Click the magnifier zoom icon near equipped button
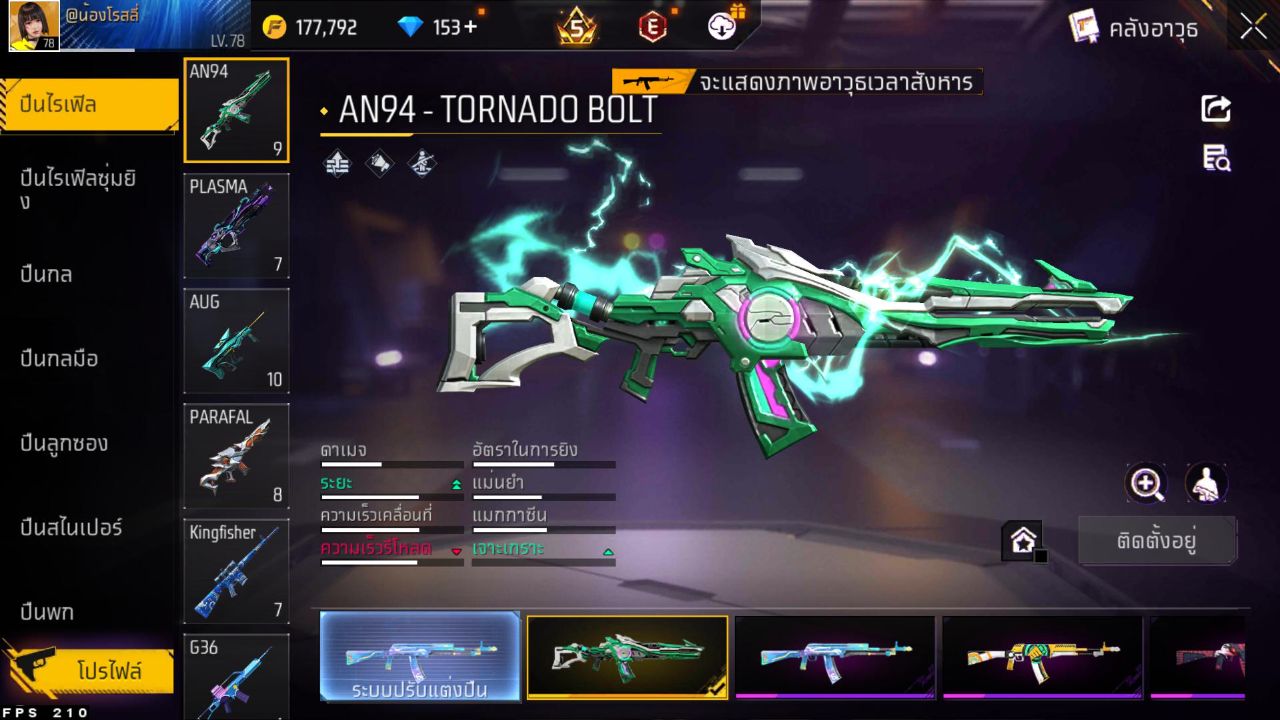Screen dimensions: 1280x720 1147,485
